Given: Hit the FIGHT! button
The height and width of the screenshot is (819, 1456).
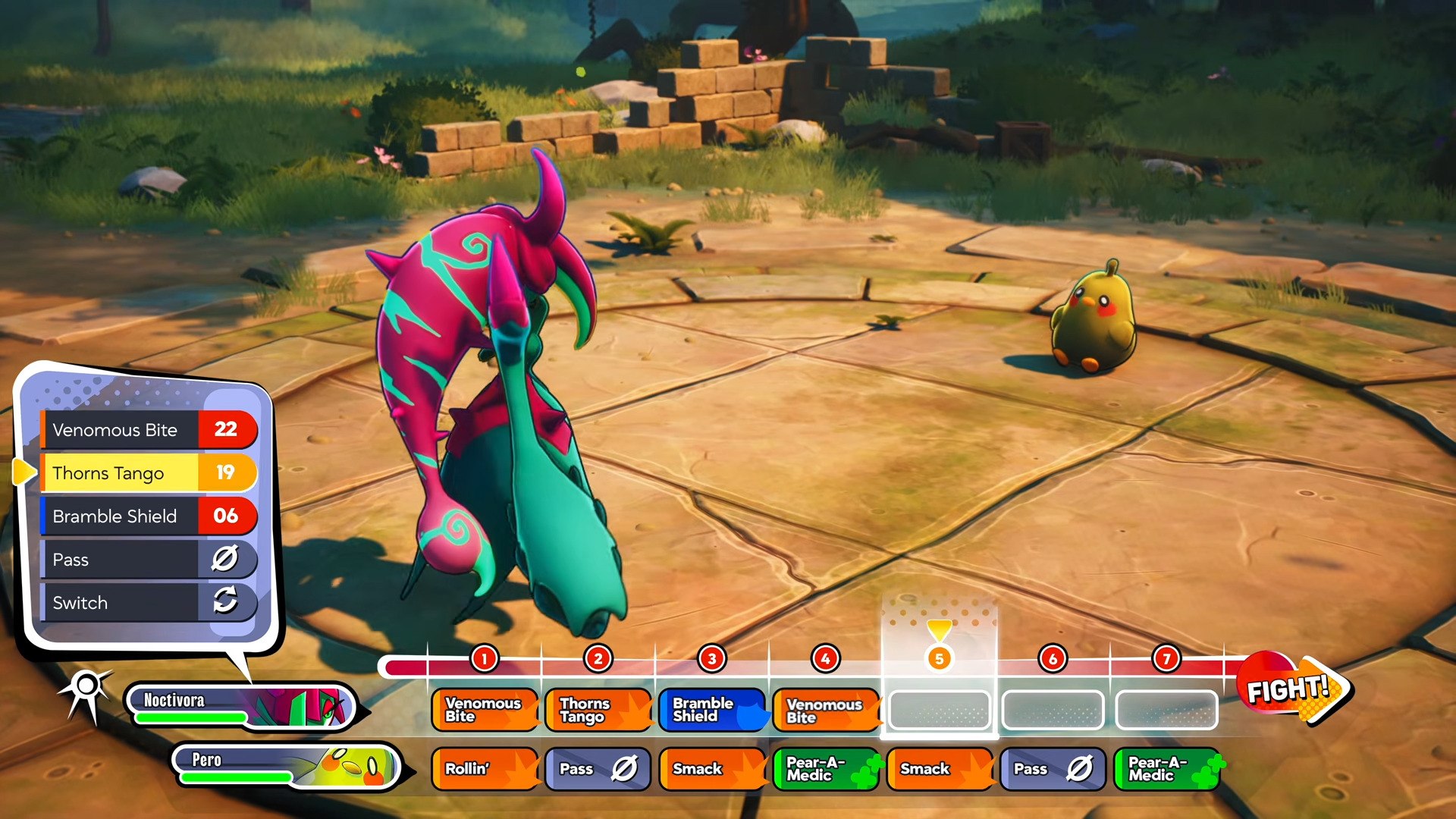Looking at the screenshot, I should pos(1292,689).
